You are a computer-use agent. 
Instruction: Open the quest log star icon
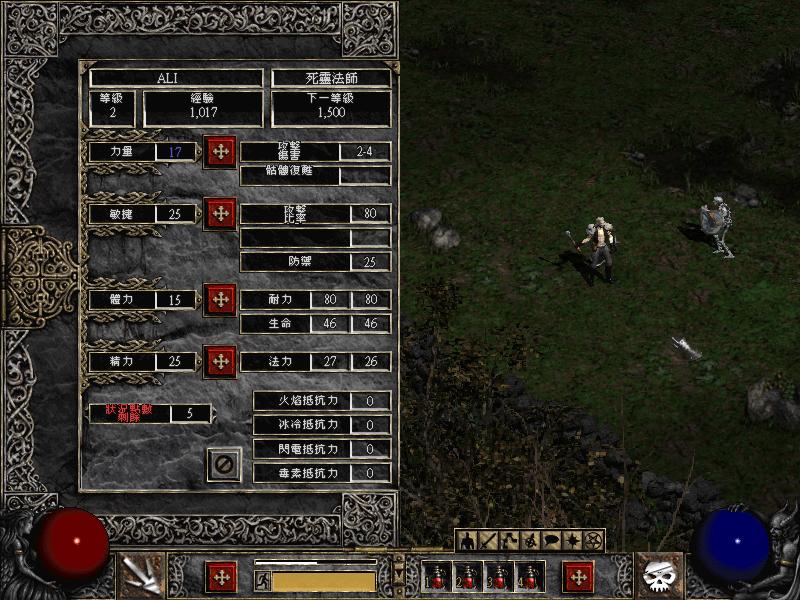coord(572,541)
